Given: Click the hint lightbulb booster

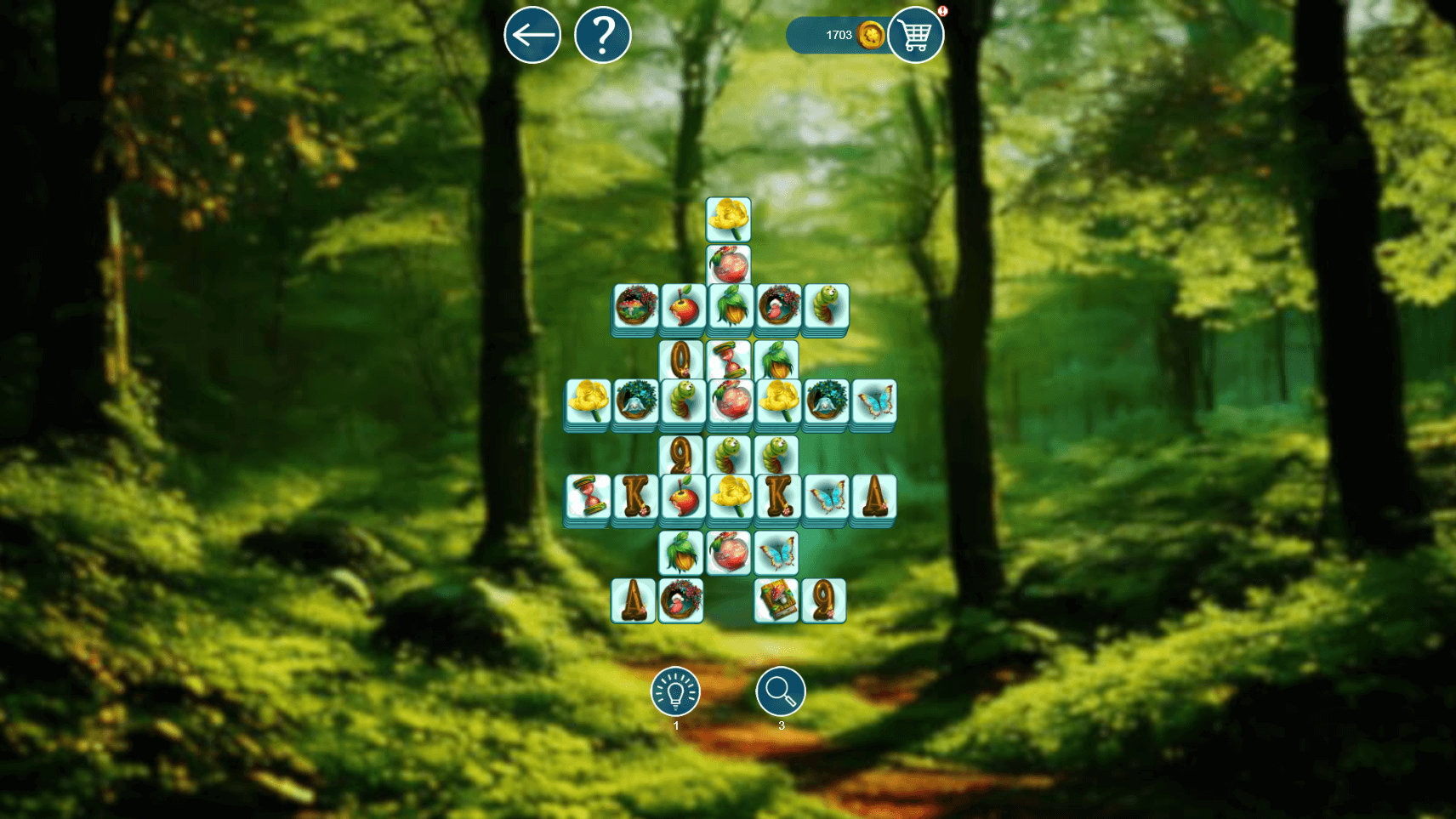Looking at the screenshot, I should 676,692.
